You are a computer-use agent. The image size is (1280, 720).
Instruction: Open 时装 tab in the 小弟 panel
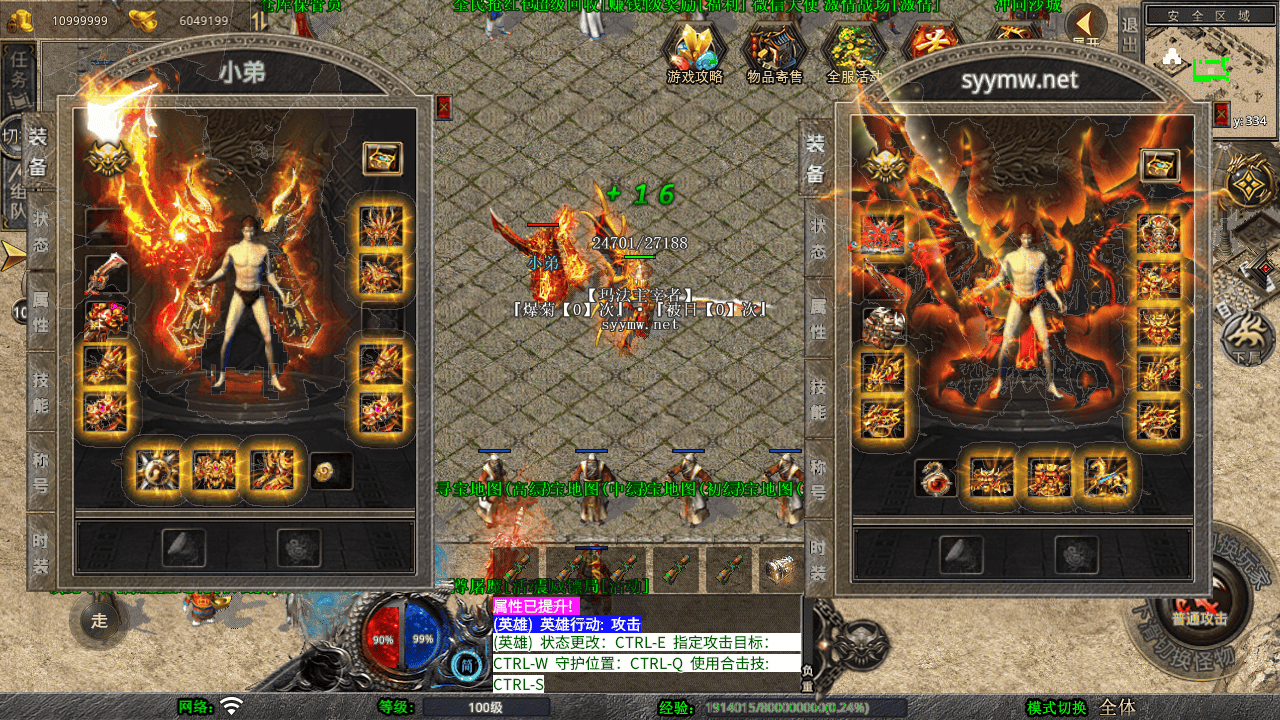pos(40,551)
